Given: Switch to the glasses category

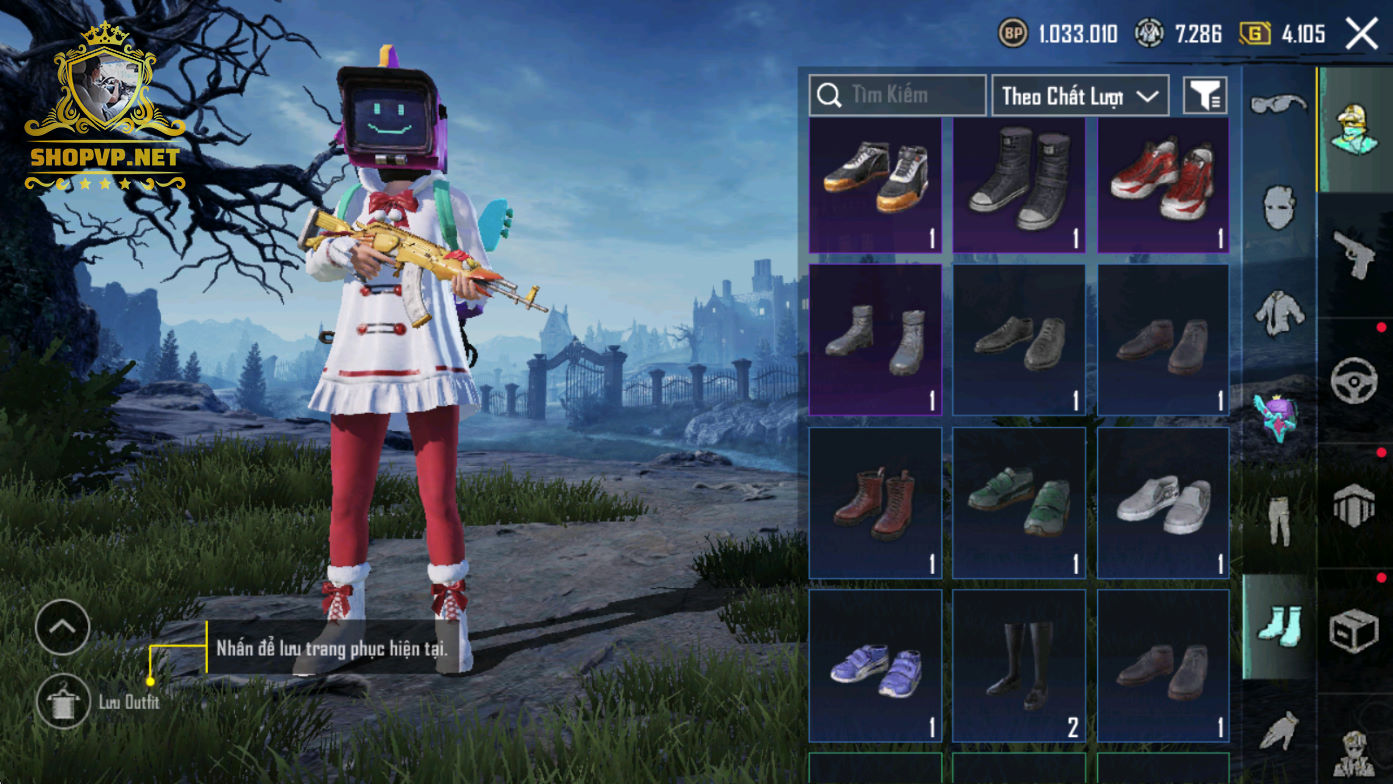Looking at the screenshot, I should pyautogui.click(x=1279, y=104).
